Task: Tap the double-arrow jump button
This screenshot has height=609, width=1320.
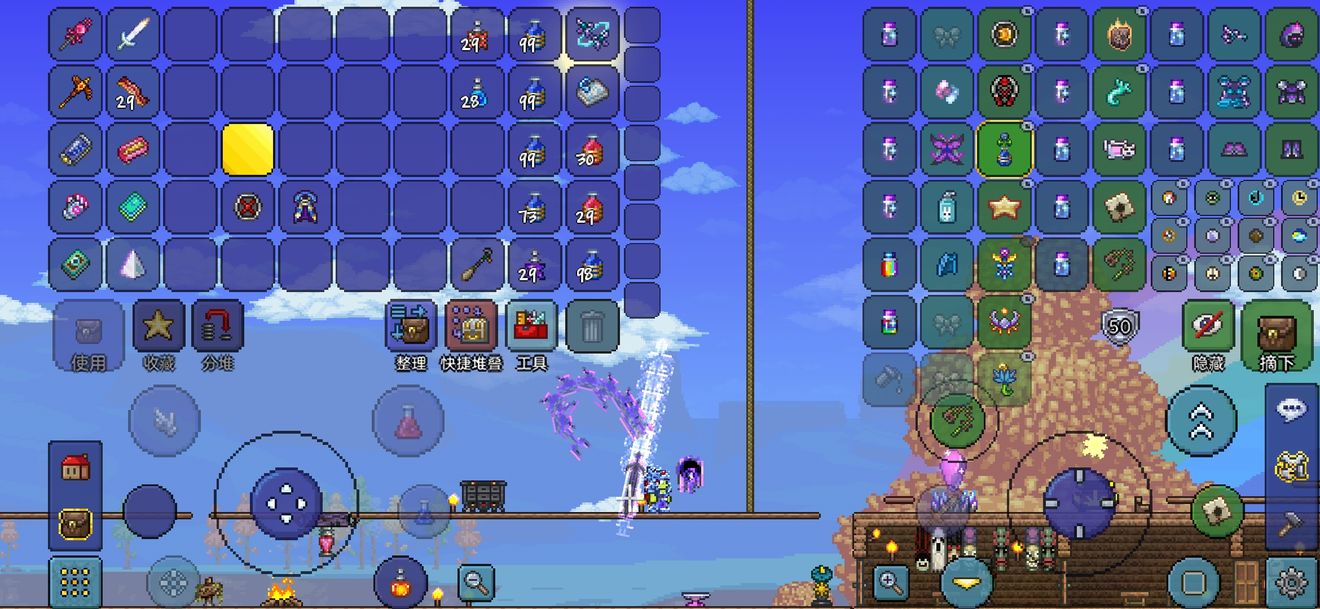Action: point(1201,423)
